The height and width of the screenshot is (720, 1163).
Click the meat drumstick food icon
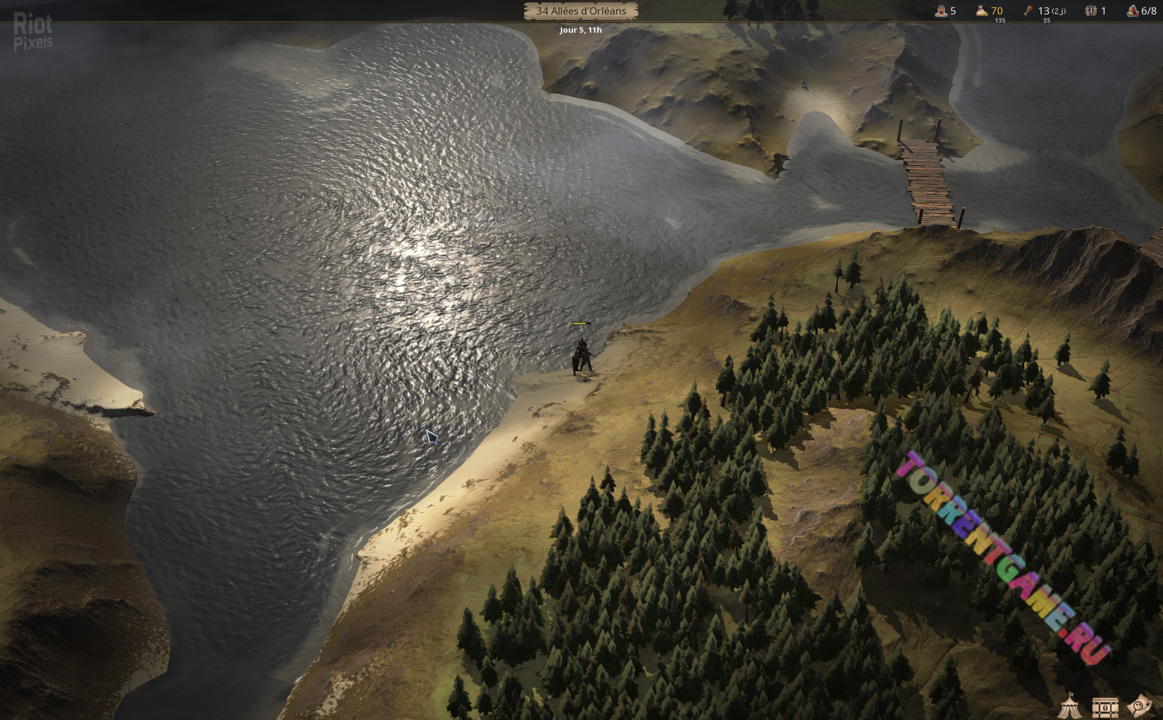pyautogui.click(x=1028, y=11)
